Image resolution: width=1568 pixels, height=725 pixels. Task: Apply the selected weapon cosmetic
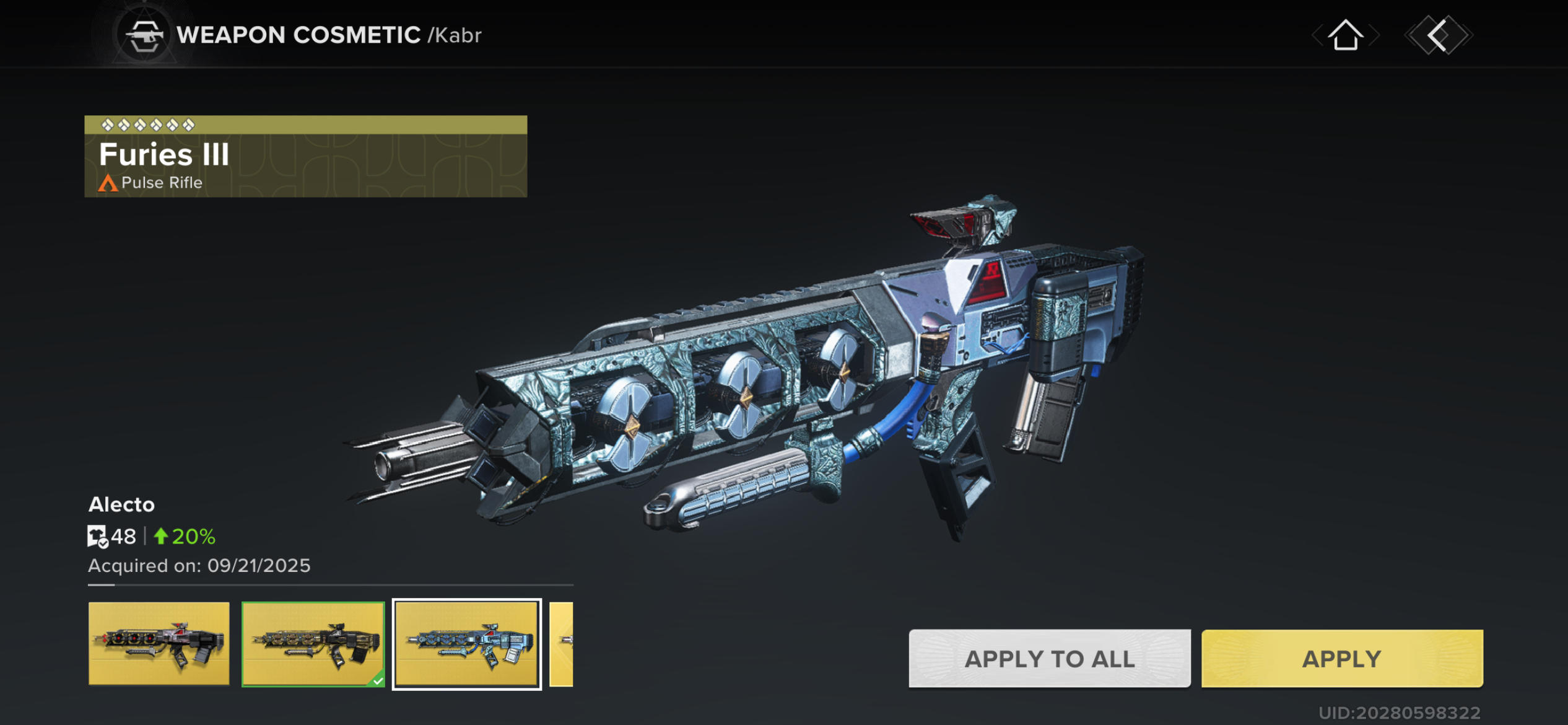[x=1341, y=658]
